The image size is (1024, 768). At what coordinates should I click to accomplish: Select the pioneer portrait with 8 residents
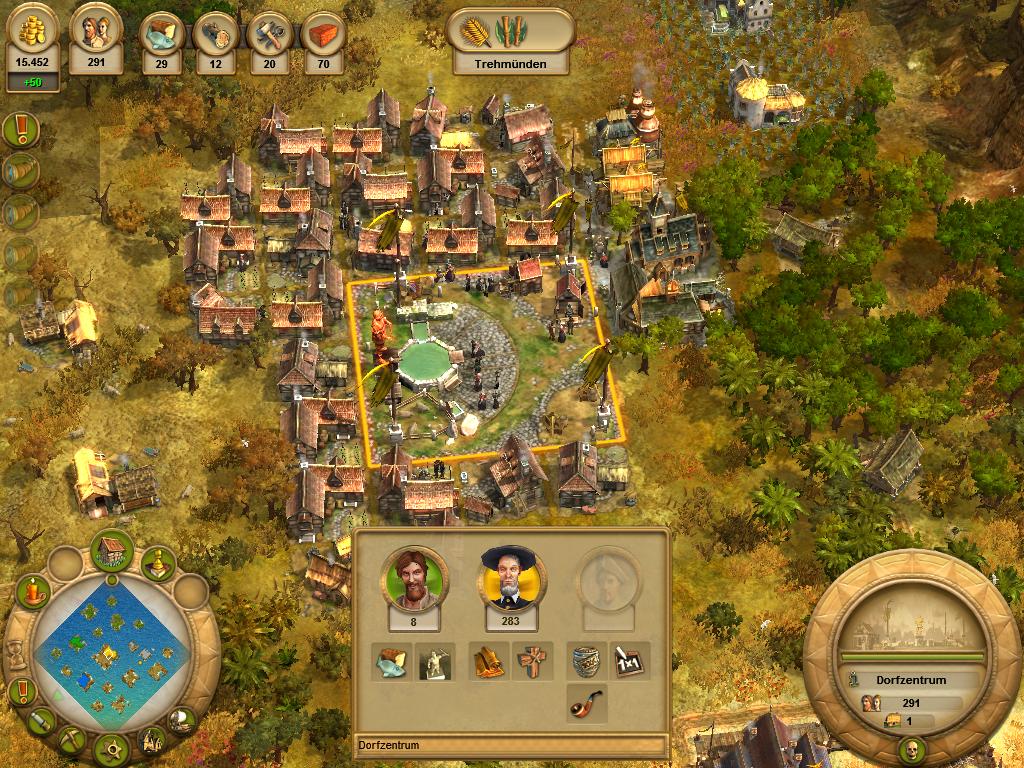(x=407, y=578)
